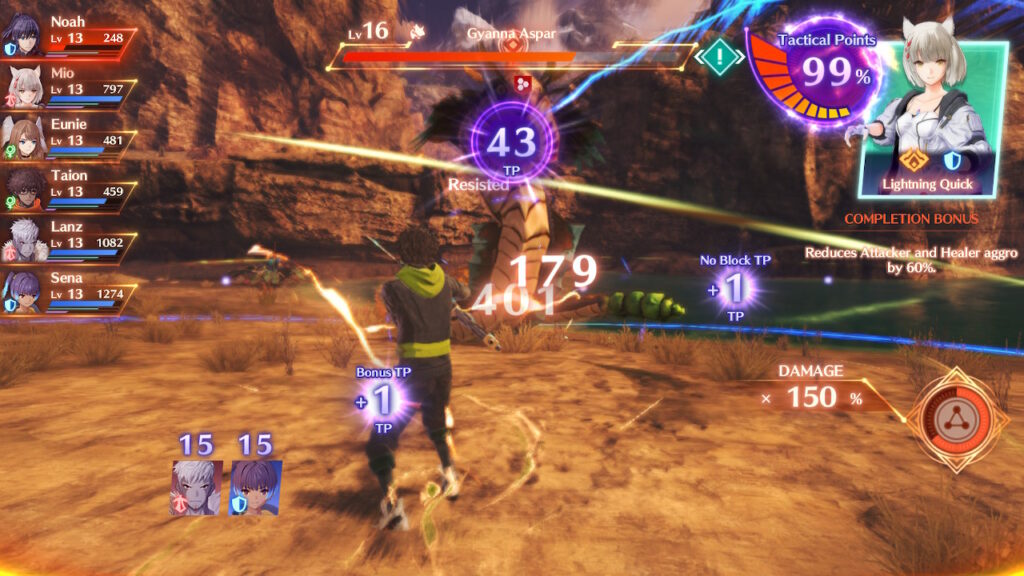
Task: Select Lanz in the party list
Action: pos(68,235)
